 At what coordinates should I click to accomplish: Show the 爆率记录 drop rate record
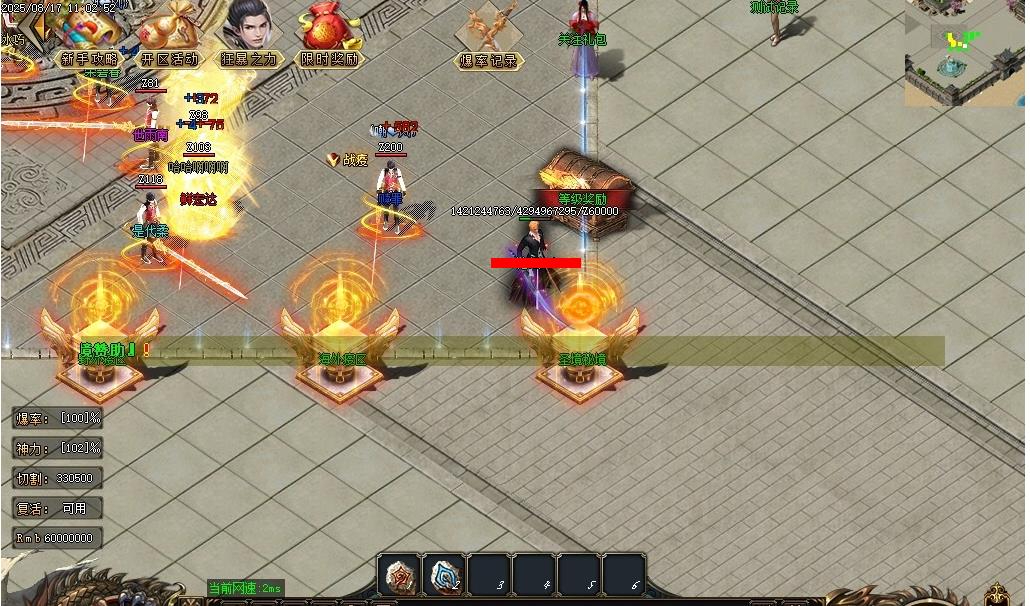[x=489, y=40]
